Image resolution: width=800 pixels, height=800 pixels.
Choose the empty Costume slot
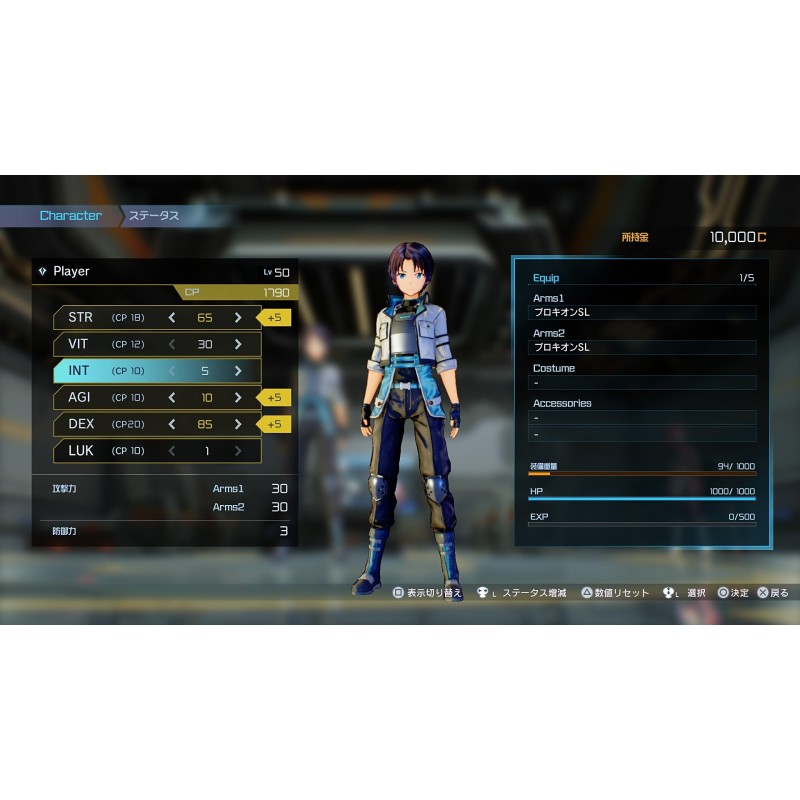coord(643,383)
